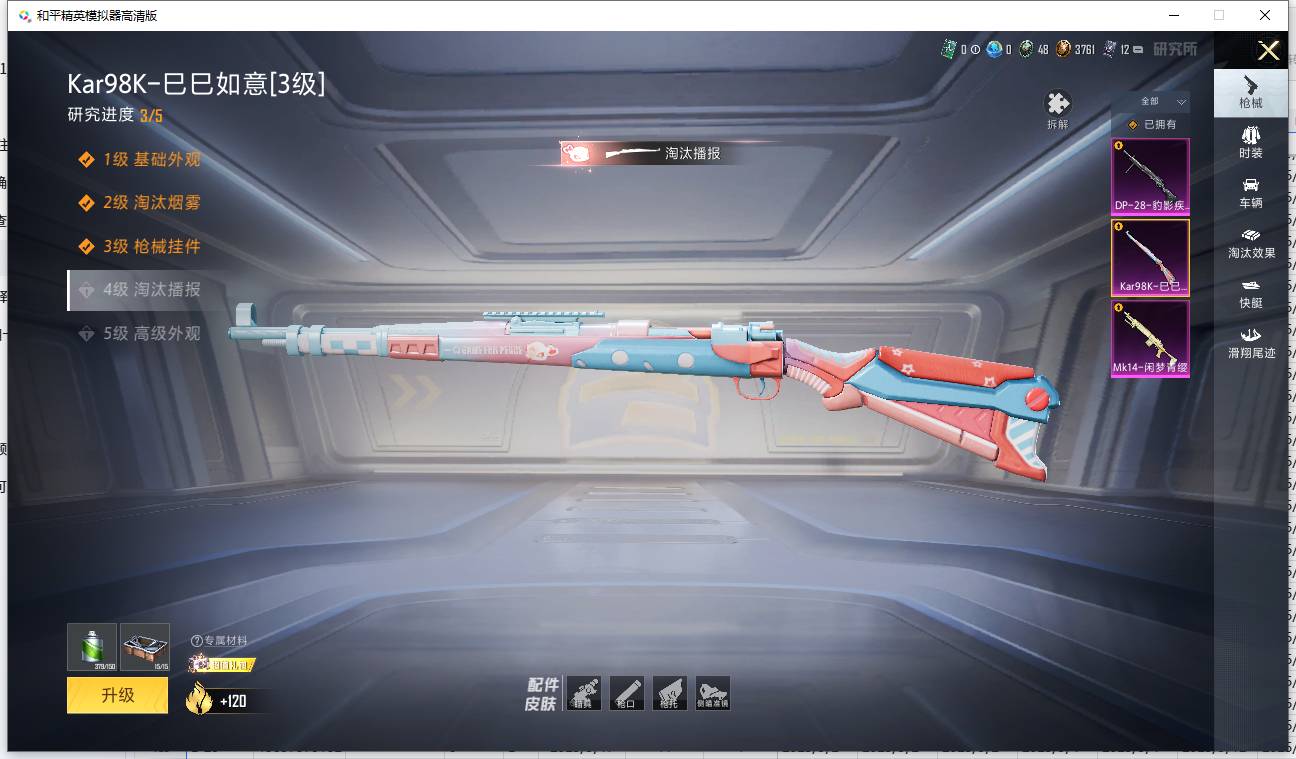
Task: Switch to the 时装 outfits tab
Action: coord(1250,142)
